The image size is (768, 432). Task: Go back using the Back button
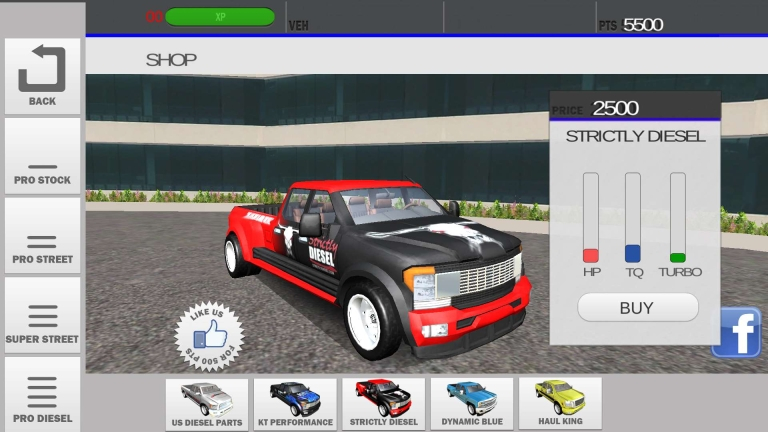coord(42,76)
